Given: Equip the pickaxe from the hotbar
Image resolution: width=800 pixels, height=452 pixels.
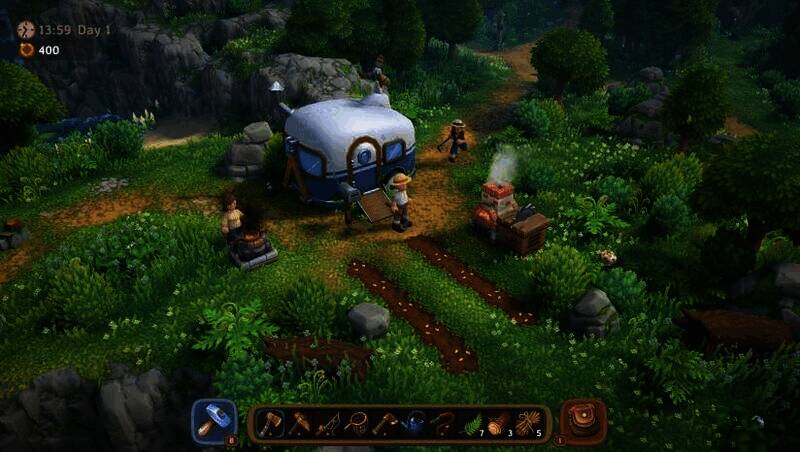Looking at the screenshot, I should [299, 423].
